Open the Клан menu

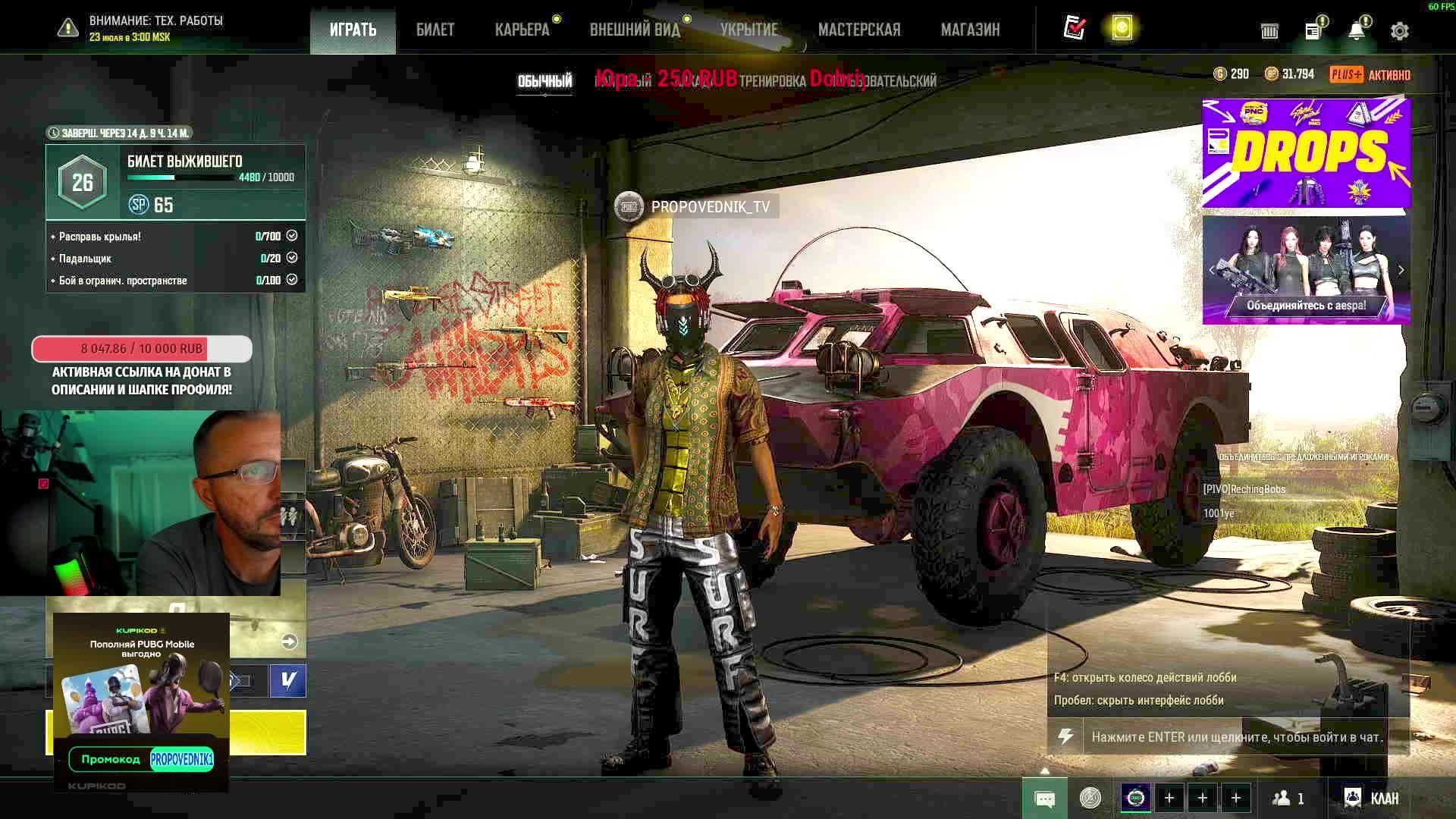(1372, 798)
